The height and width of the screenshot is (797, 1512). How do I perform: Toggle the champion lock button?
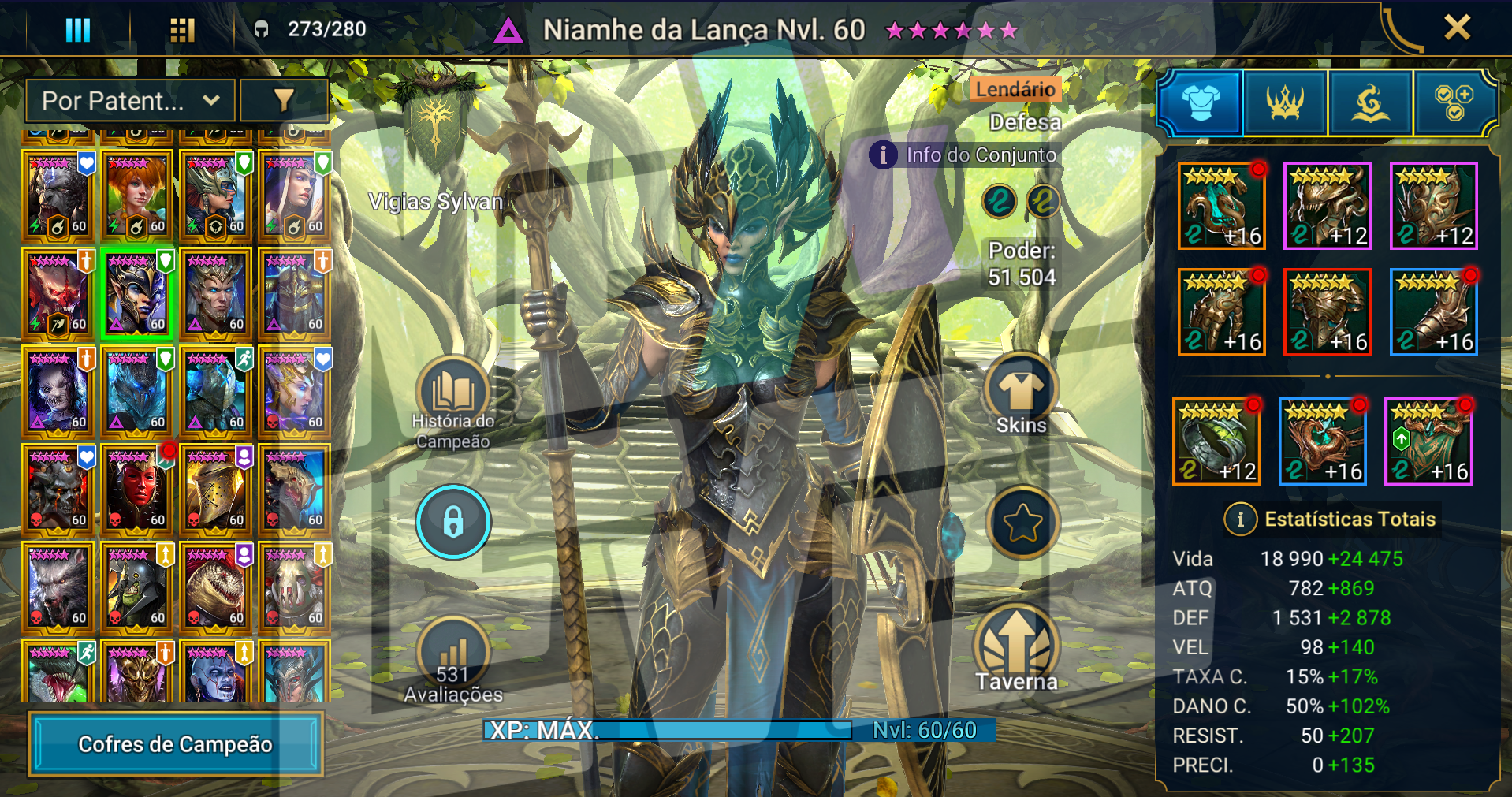(453, 522)
